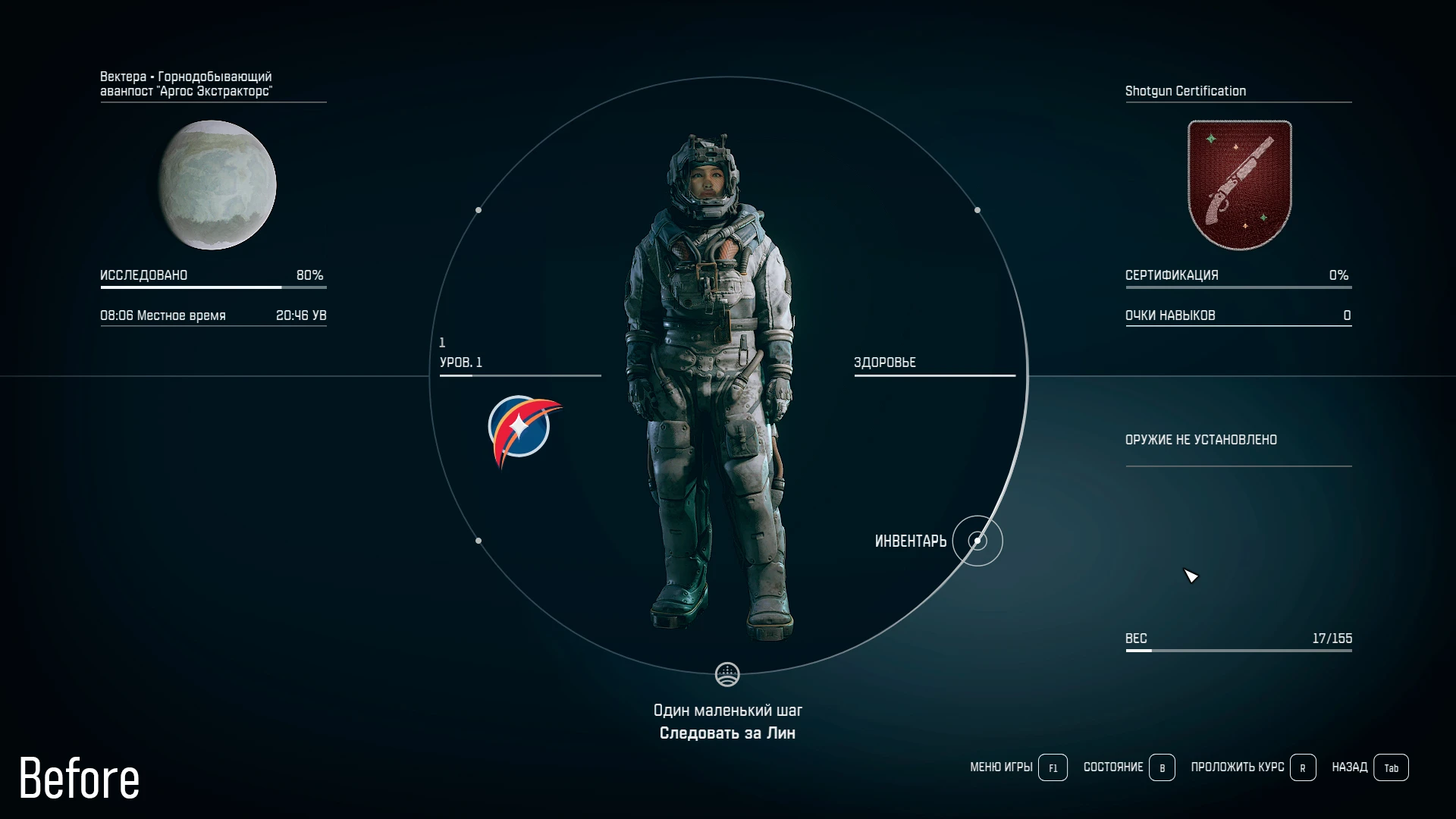The width and height of the screenshot is (1456, 819).
Task: Click the mission icon below the character
Action: point(727,674)
